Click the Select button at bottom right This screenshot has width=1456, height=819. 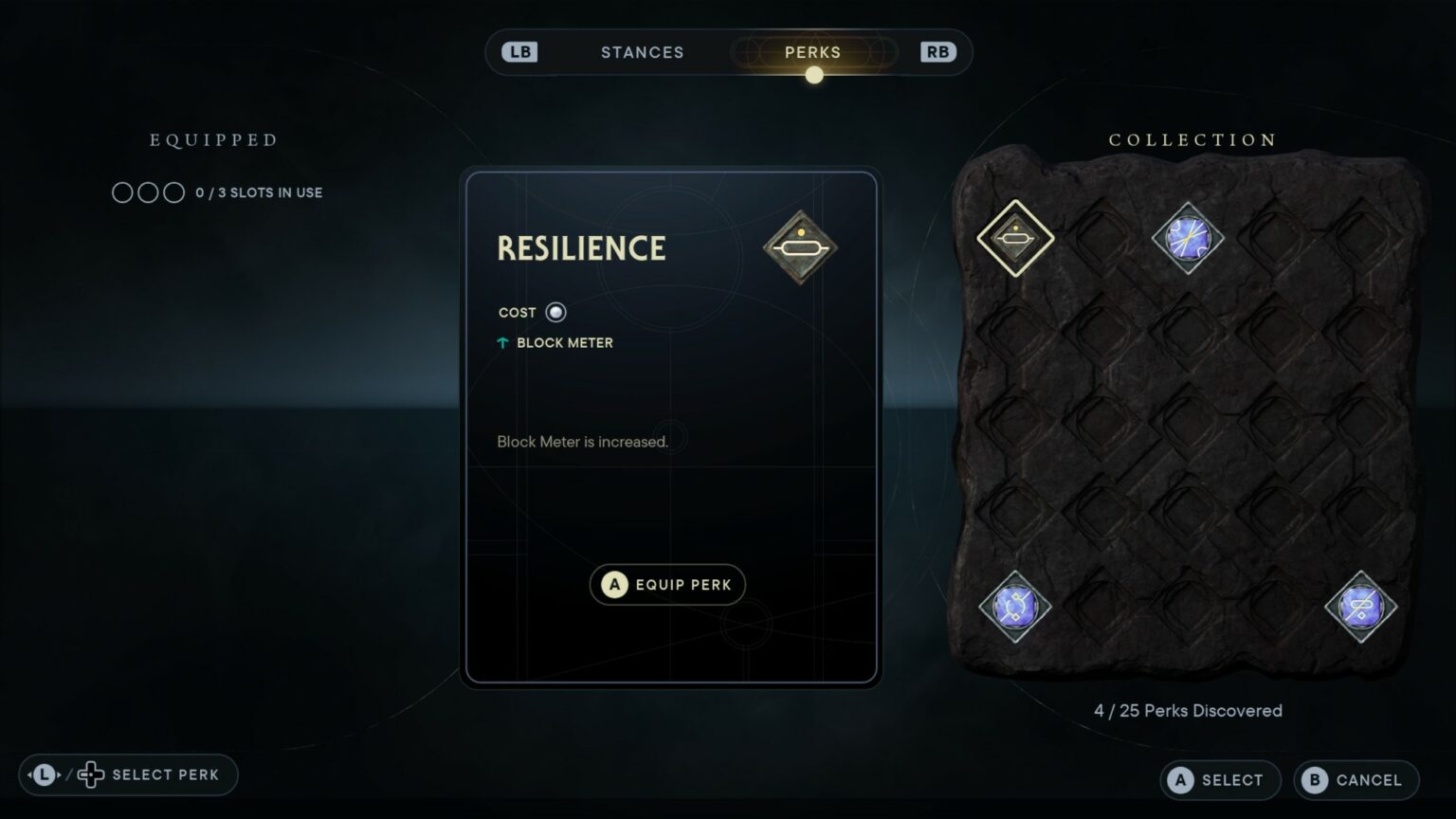pyautogui.click(x=1220, y=779)
